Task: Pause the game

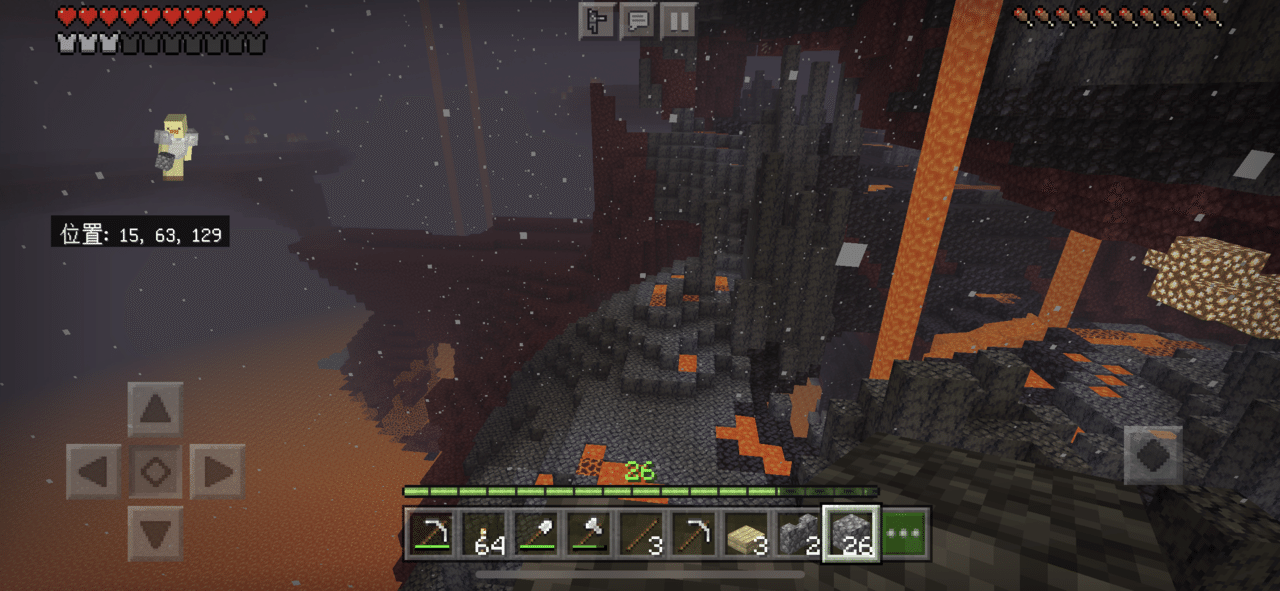Action: tap(678, 20)
